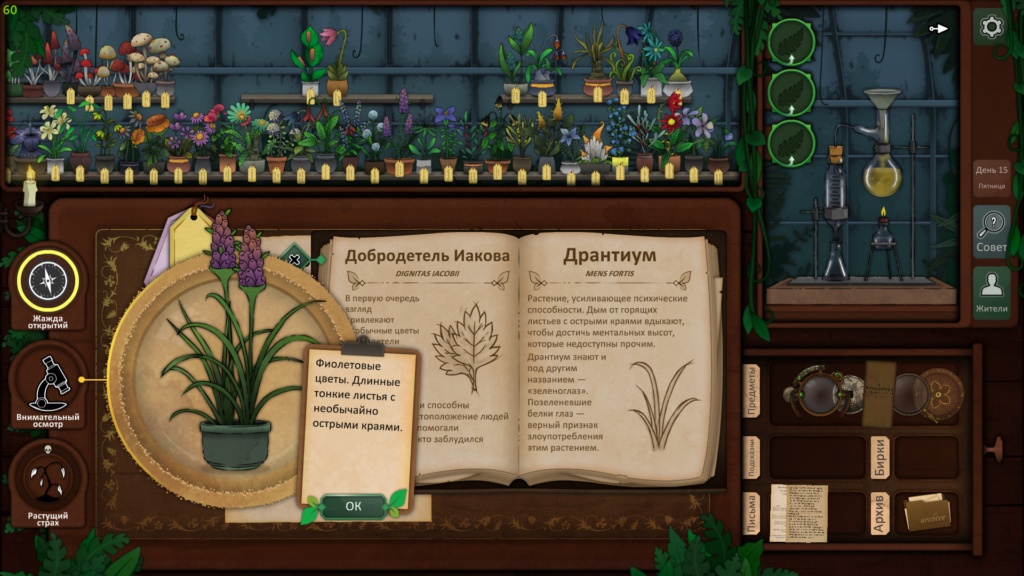Open the Жители residents list
Viewport: 1024px width, 576px height.
coord(991,293)
